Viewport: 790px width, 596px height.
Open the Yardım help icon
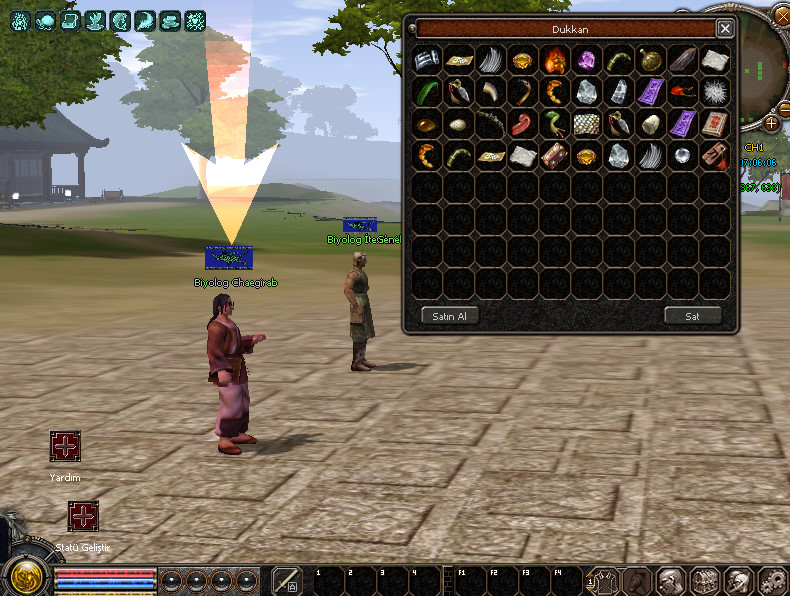pyautogui.click(x=65, y=447)
